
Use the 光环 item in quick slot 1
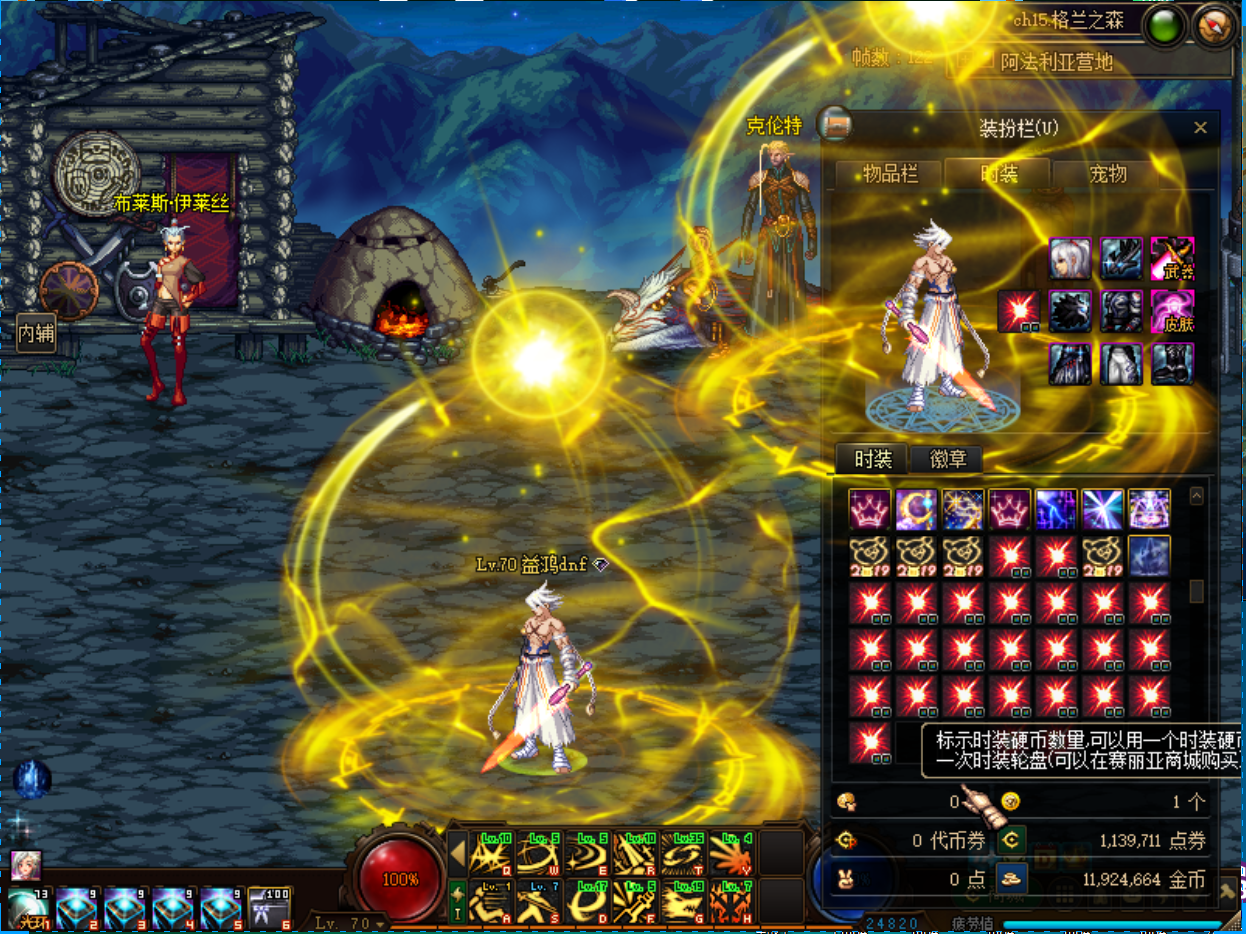[x=28, y=909]
